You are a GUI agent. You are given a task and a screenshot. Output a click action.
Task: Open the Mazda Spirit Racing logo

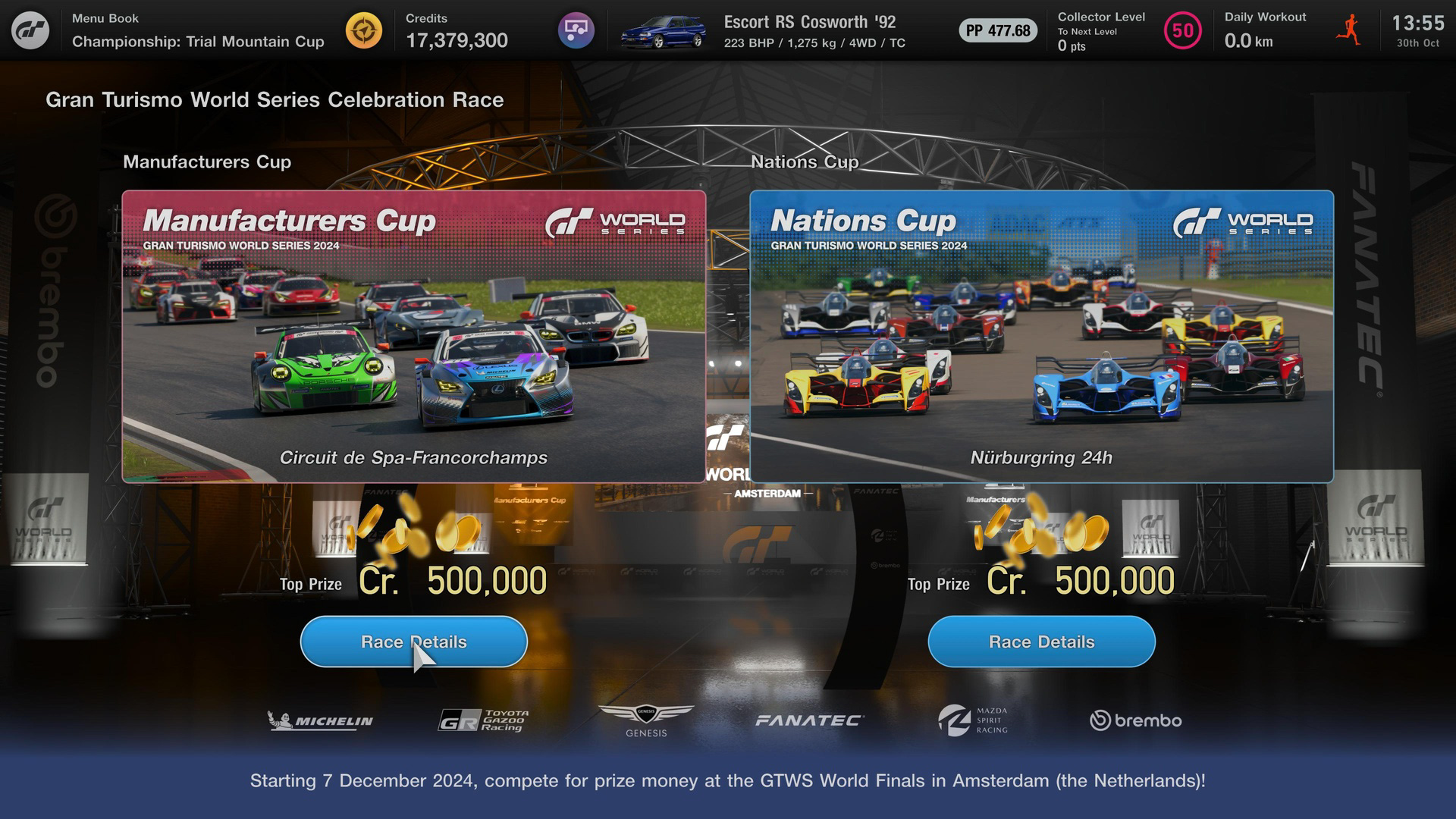pyautogui.click(x=973, y=719)
